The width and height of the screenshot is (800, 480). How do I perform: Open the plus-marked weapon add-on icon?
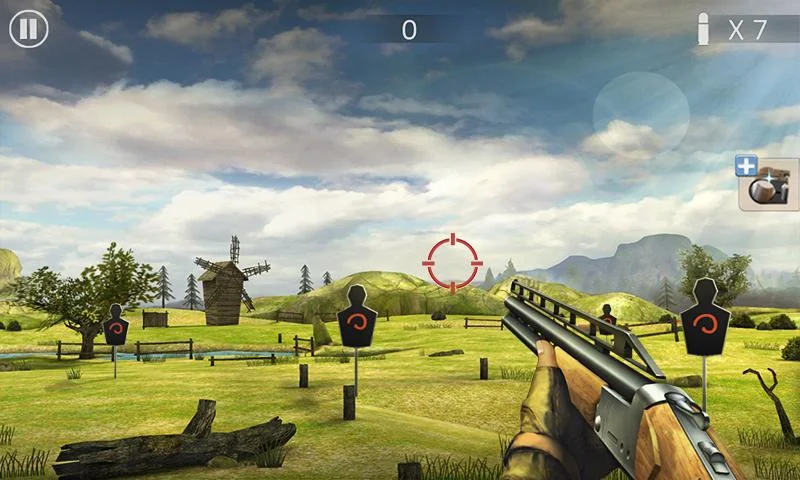point(766,183)
